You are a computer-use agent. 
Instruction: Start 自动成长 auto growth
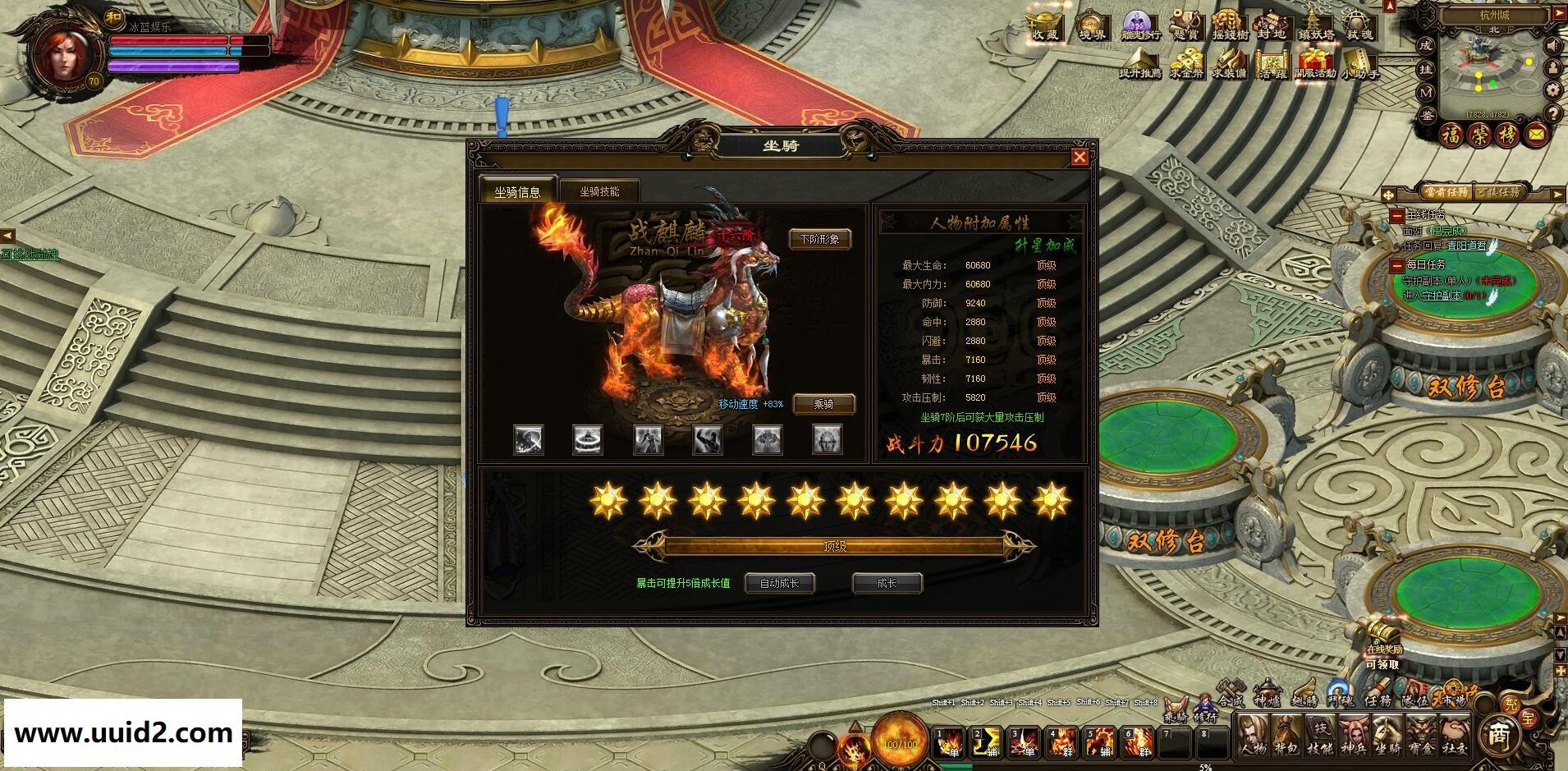pos(779,583)
